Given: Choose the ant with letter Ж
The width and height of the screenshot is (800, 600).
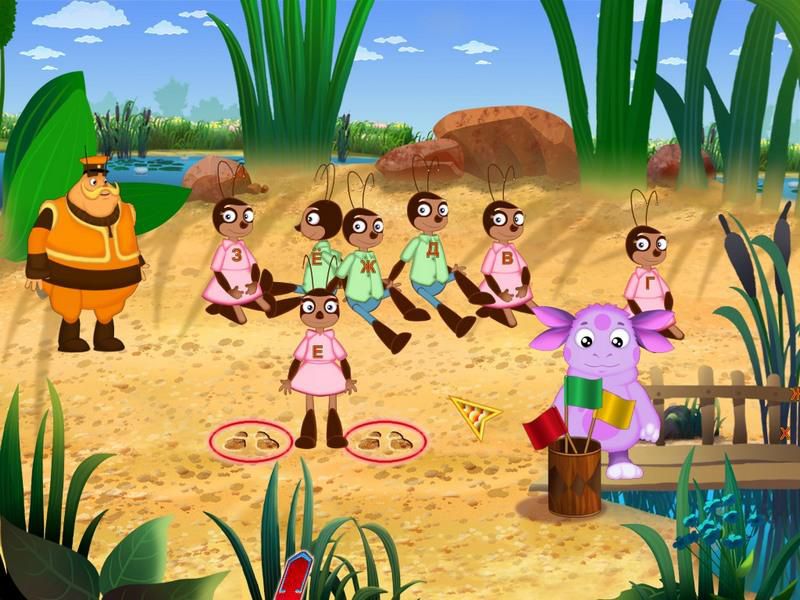Looking at the screenshot, I should (365, 265).
